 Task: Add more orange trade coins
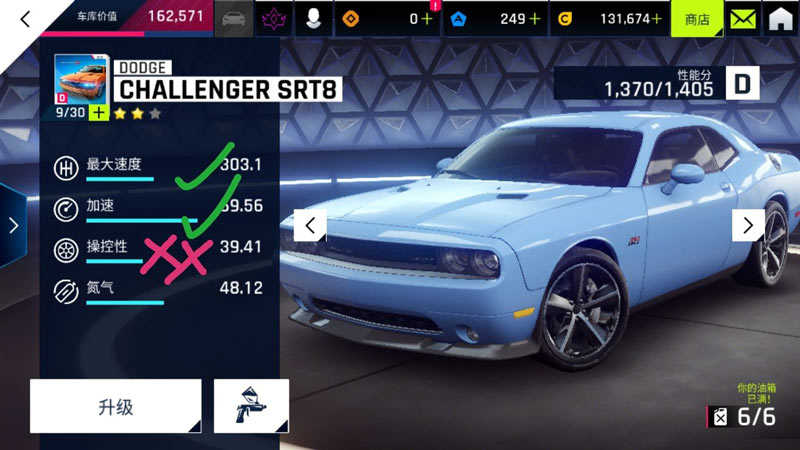[427, 19]
